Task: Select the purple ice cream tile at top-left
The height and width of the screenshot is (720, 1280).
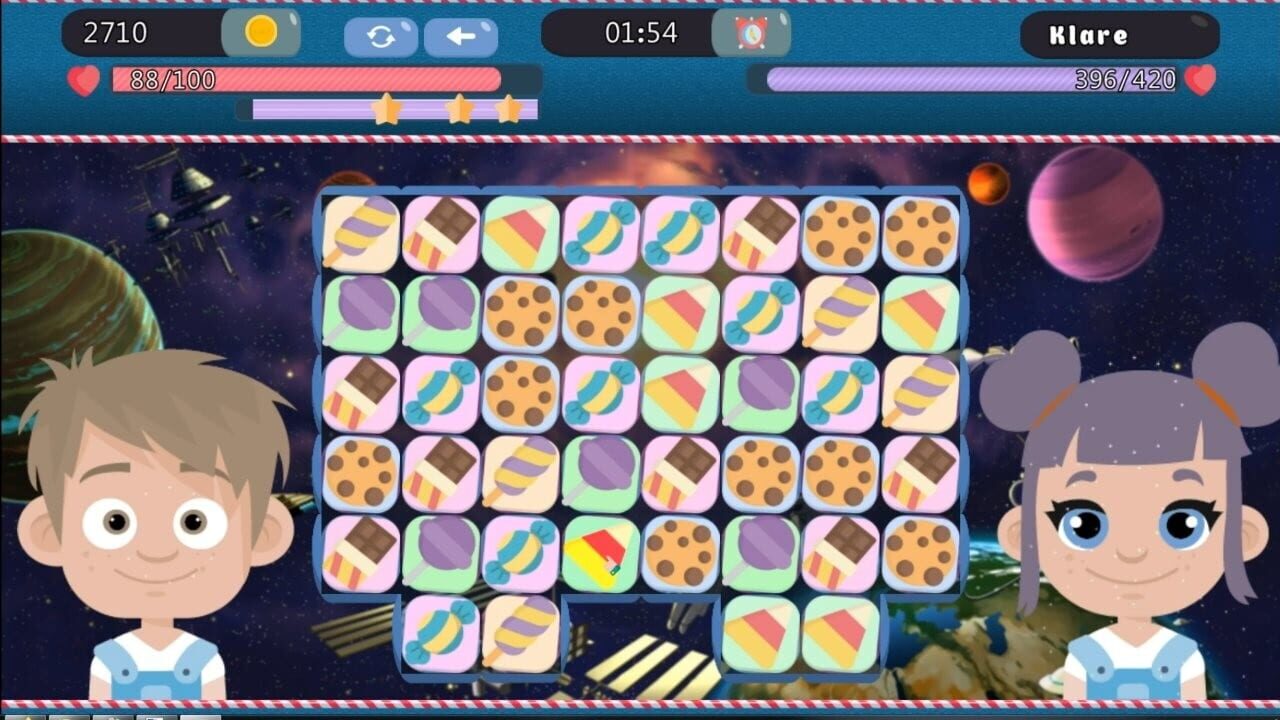Action: [360, 234]
